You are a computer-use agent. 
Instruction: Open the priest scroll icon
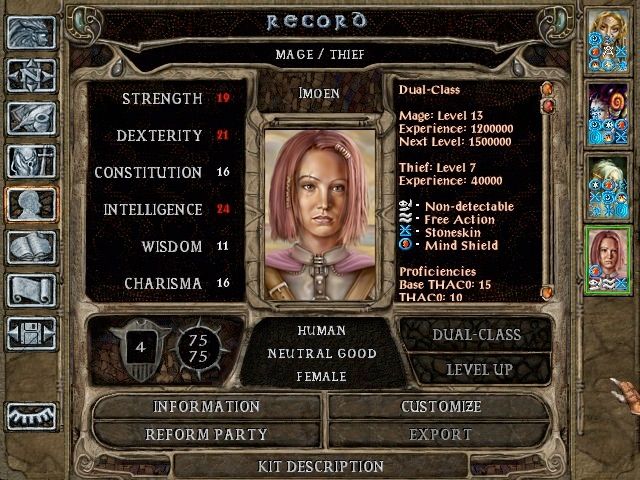[31, 290]
